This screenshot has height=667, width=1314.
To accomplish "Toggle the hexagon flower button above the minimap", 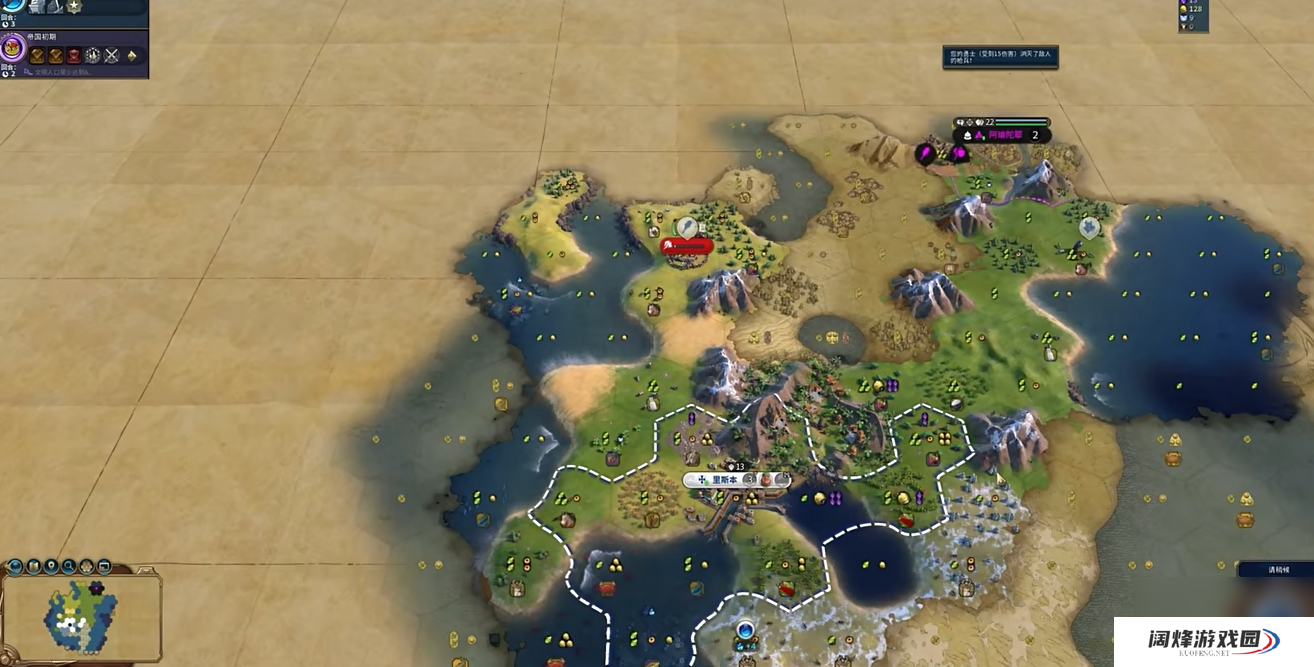I will point(87,567).
